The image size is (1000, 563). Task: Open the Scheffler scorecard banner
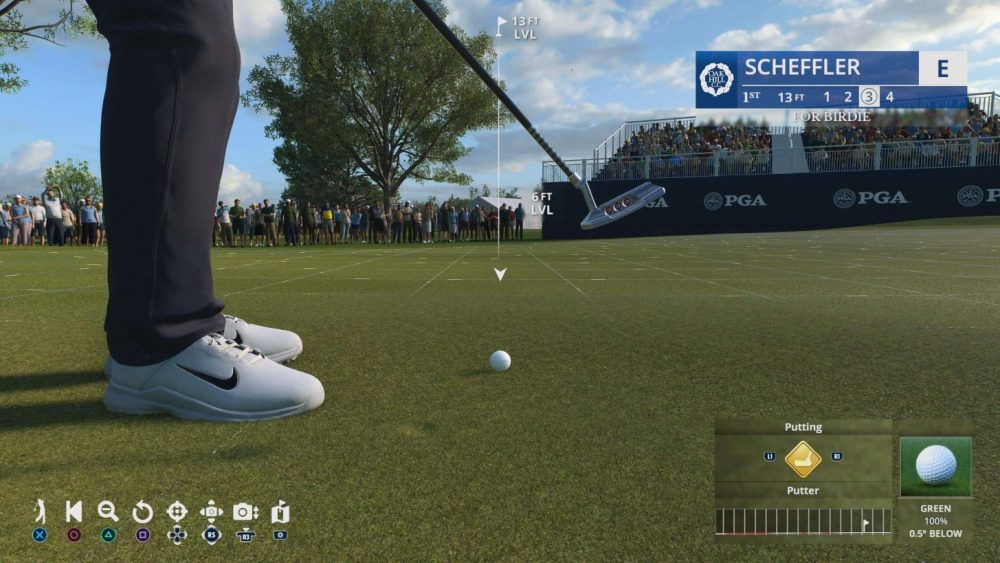point(830,80)
